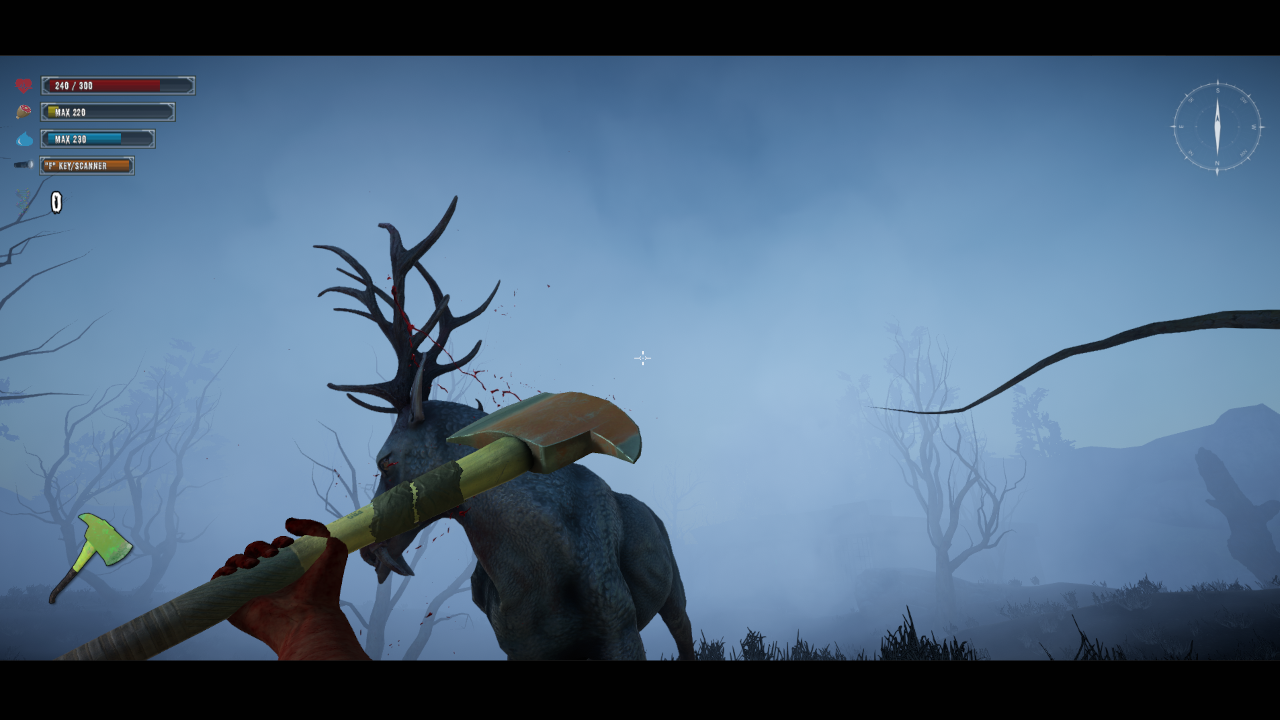Click the W marker on the compass

1254,127
